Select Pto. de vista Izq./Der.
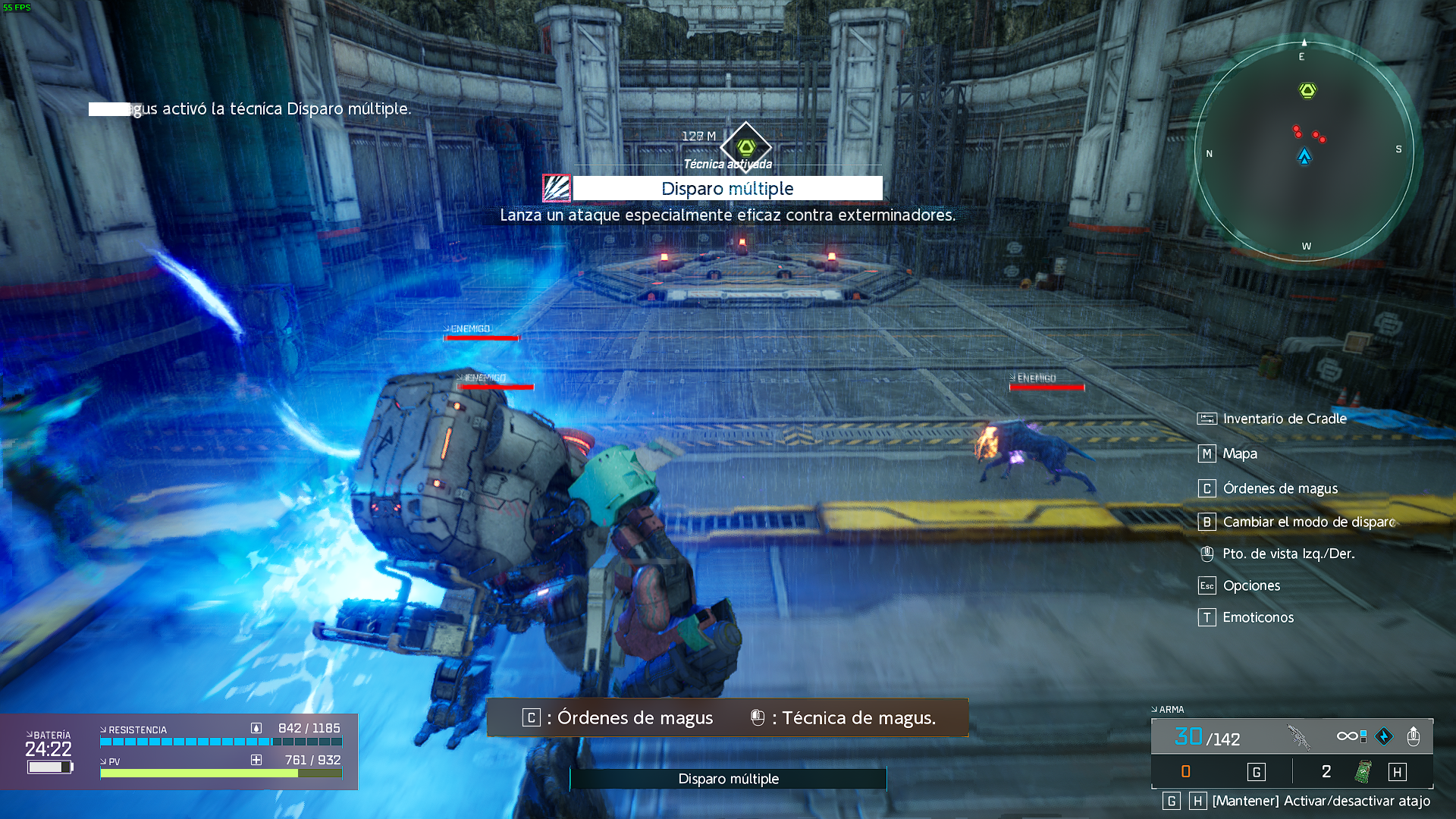The width and height of the screenshot is (1456, 819). [x=1288, y=554]
